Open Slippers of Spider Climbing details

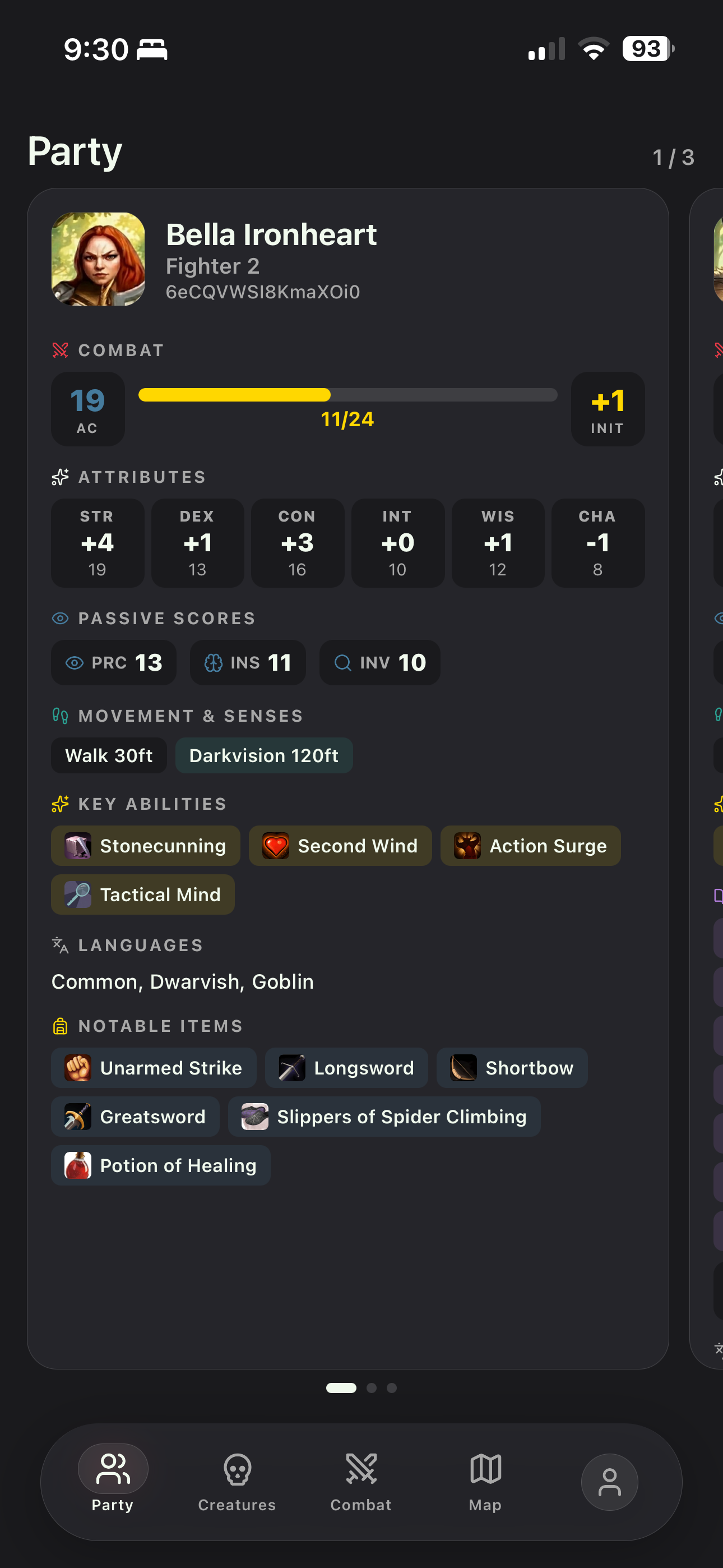[x=383, y=1117]
